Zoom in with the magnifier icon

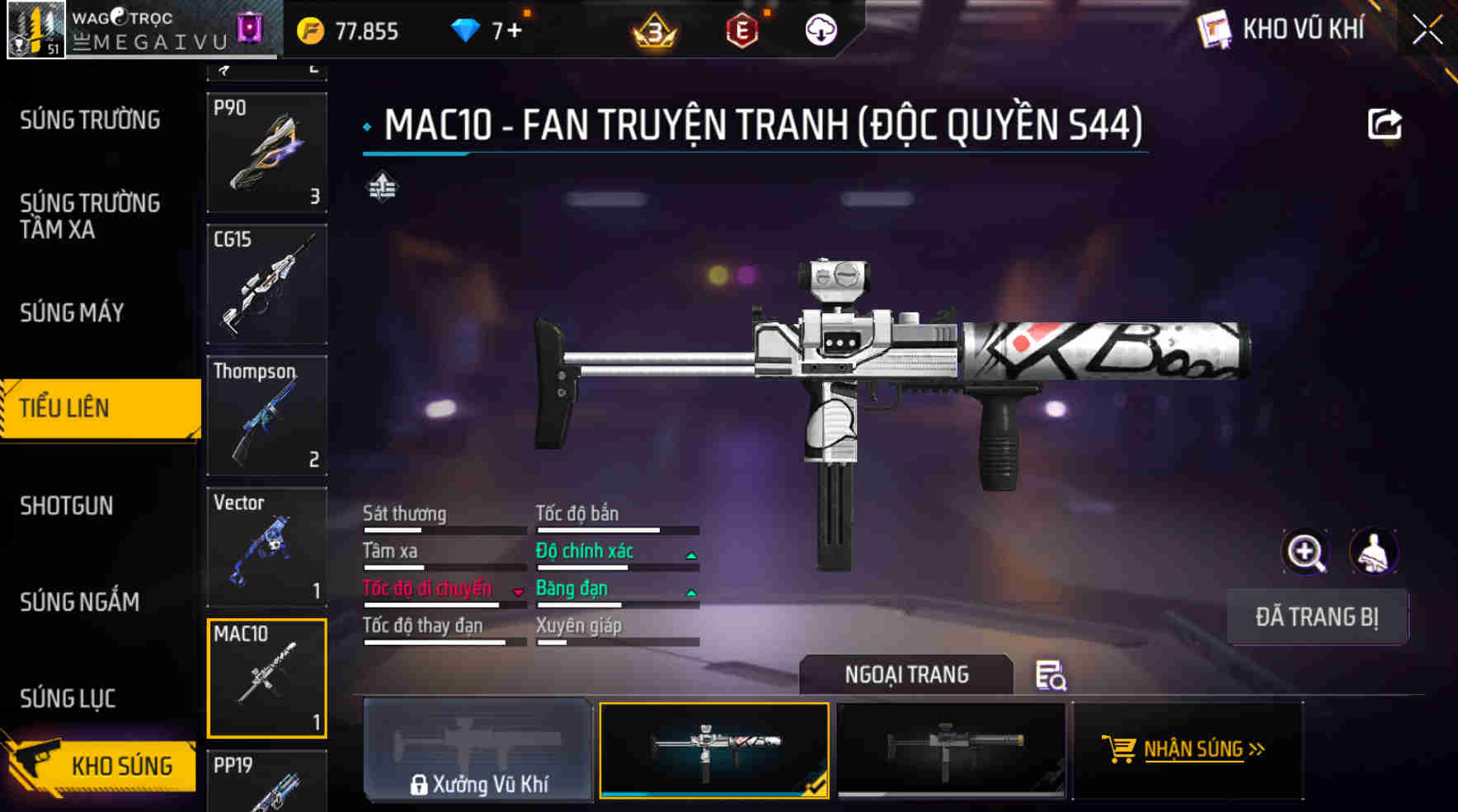(x=1305, y=552)
